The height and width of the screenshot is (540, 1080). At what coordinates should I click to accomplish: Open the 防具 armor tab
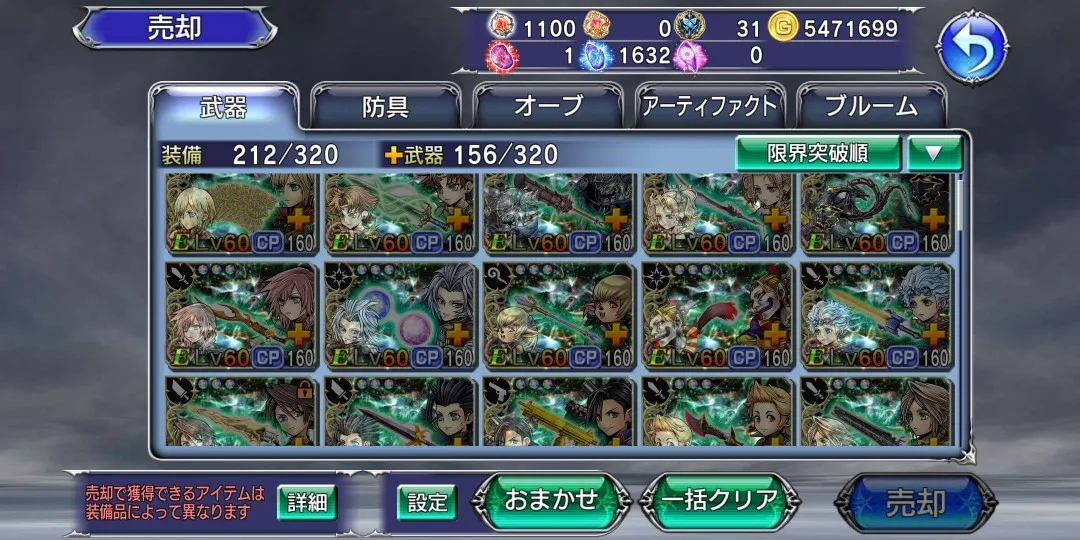click(385, 107)
